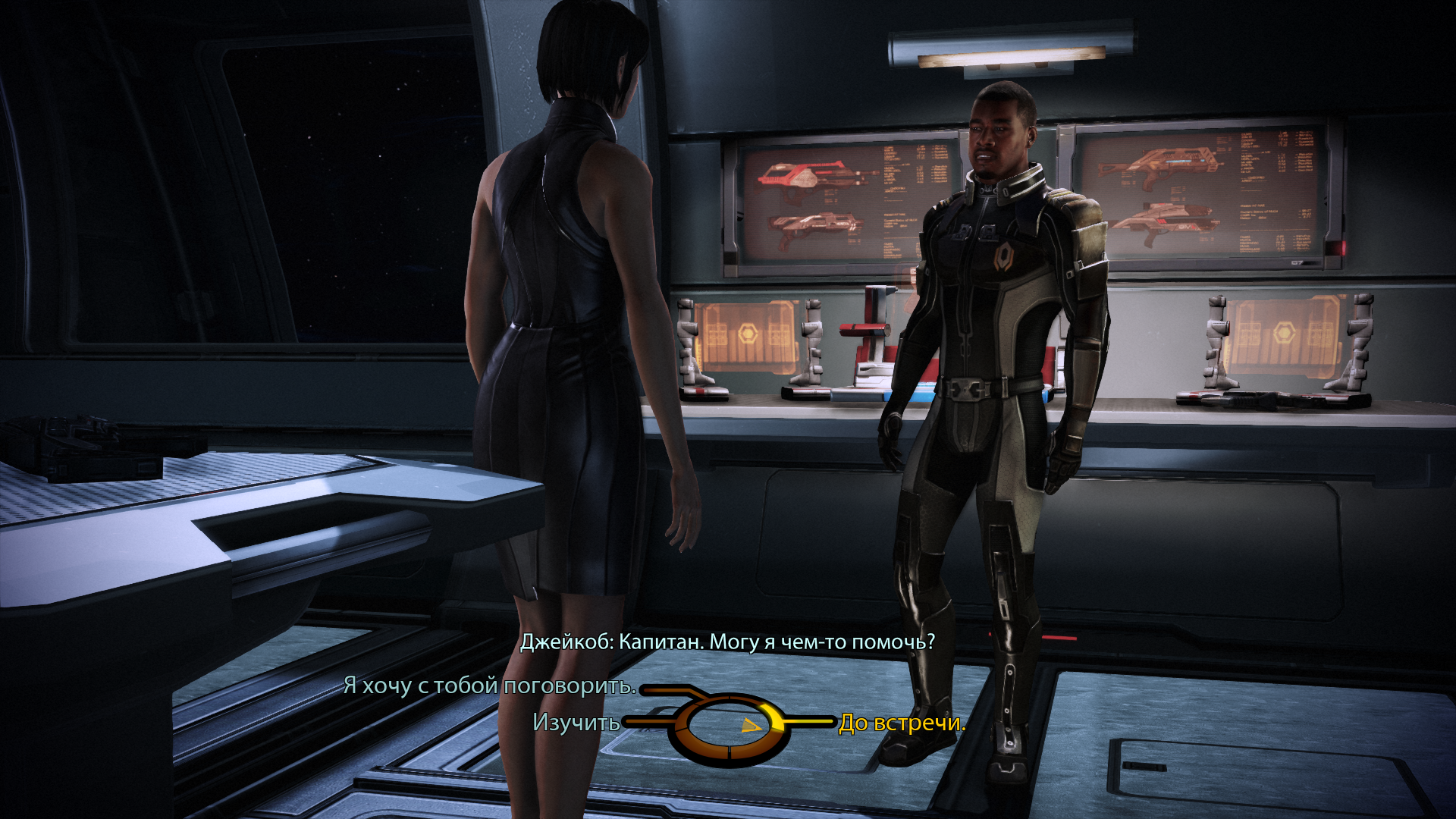Choose the "Я хочу с тобой поговорить." reply
Viewport: 1456px width, 819px height.
tap(489, 686)
